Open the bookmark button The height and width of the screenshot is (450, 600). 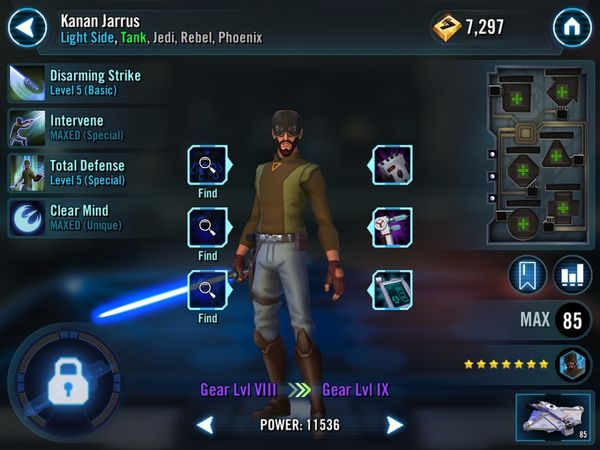pyautogui.click(x=527, y=276)
